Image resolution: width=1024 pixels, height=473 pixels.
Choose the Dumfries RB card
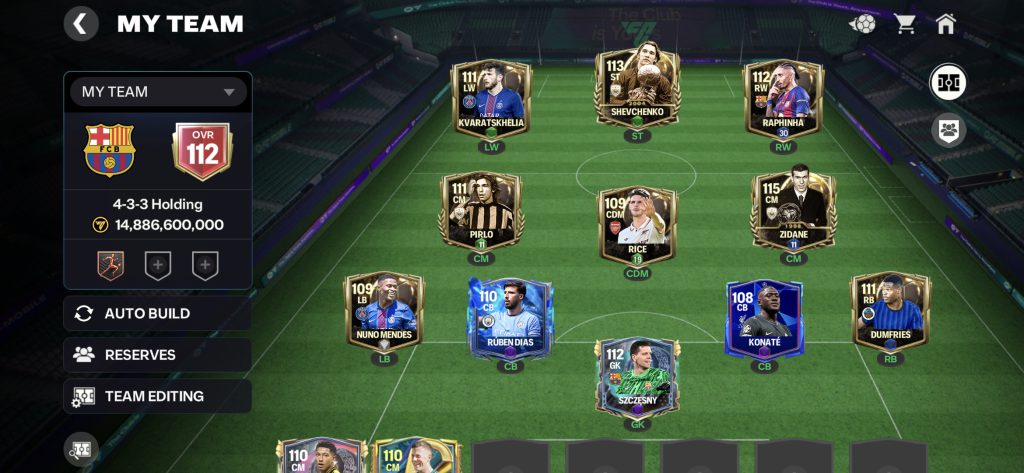coord(890,312)
